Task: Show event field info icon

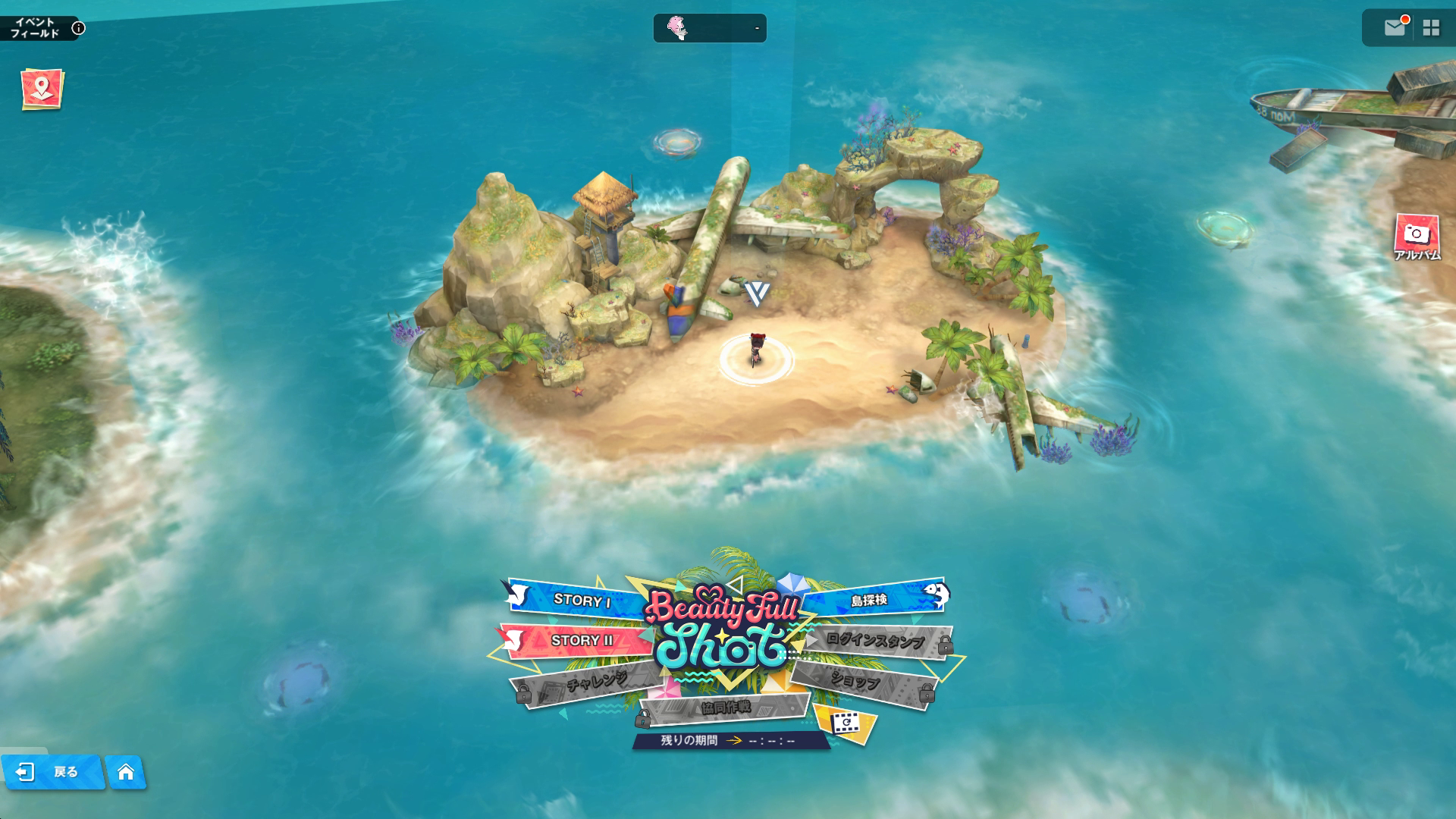Action: (x=78, y=29)
